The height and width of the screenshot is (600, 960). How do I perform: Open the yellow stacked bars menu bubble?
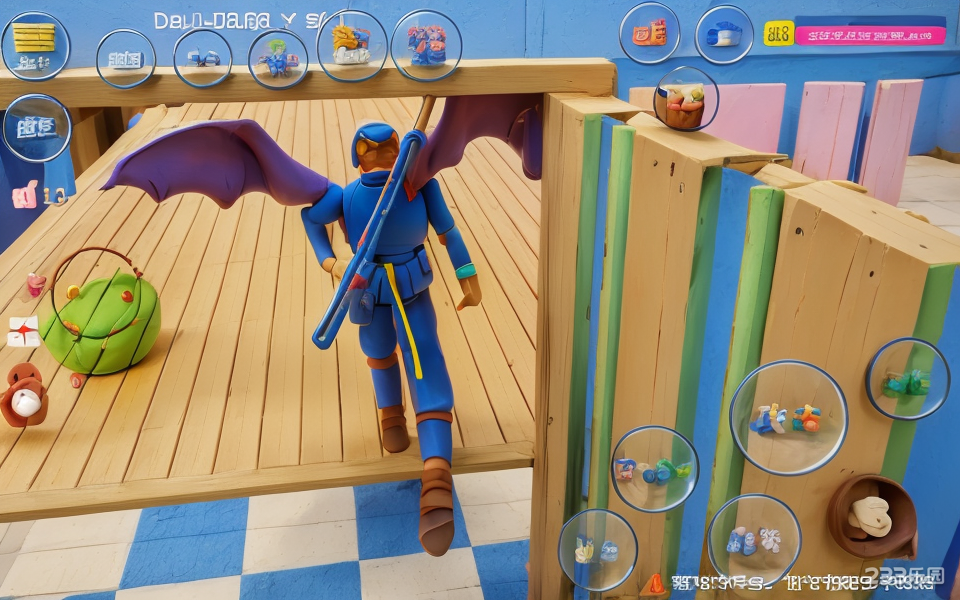coord(35,45)
